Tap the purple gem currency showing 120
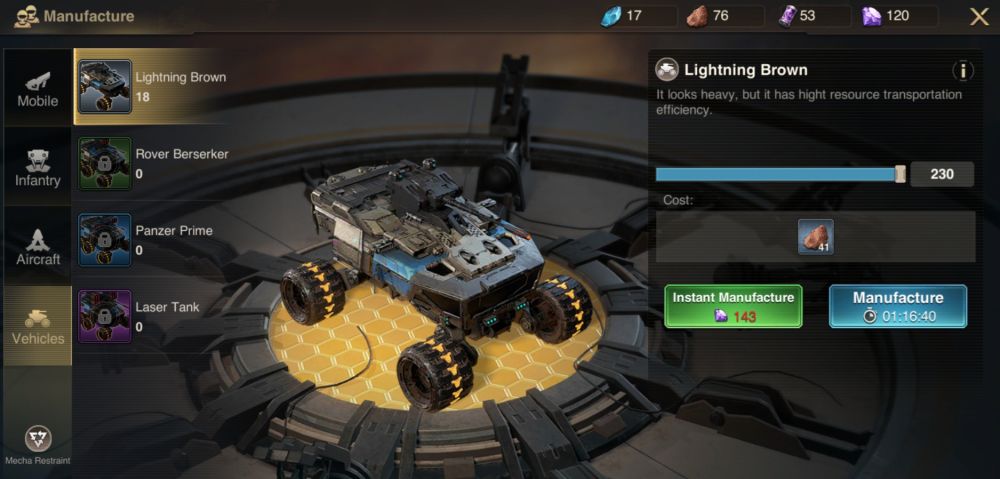Screen dimensions: 1000x479 coord(897,16)
